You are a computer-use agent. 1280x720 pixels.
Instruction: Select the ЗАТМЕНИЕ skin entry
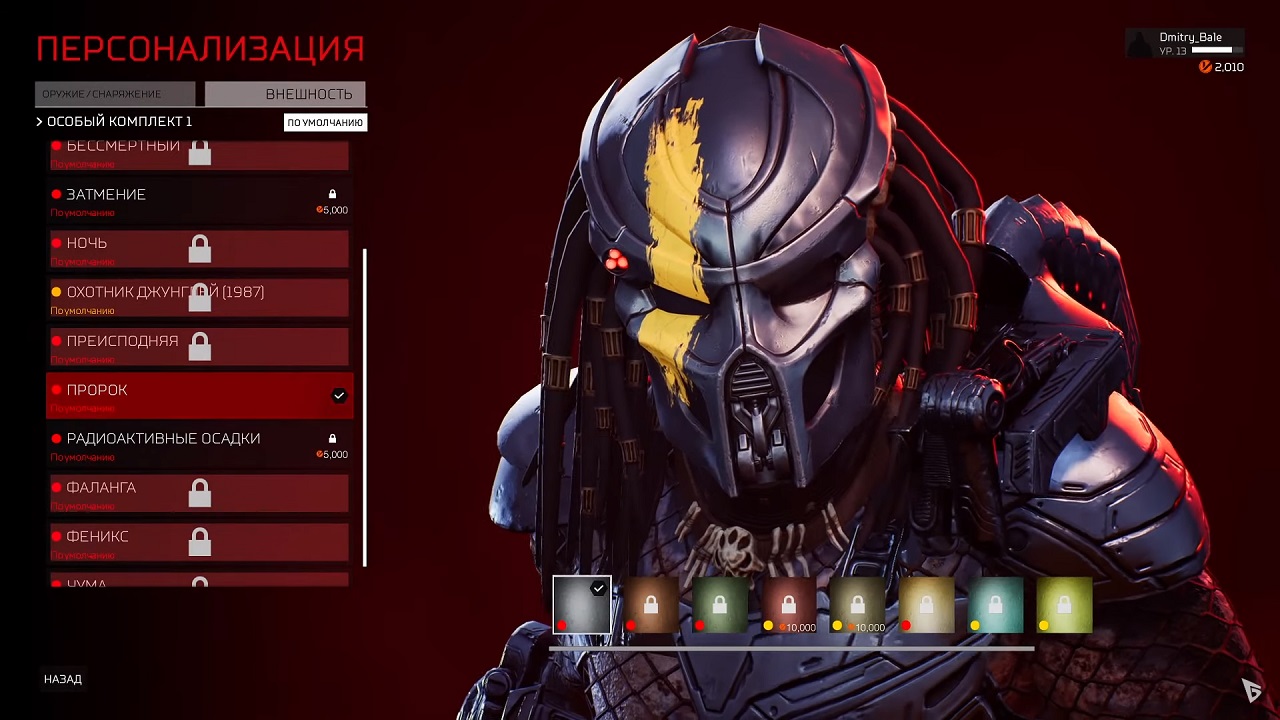click(x=199, y=200)
